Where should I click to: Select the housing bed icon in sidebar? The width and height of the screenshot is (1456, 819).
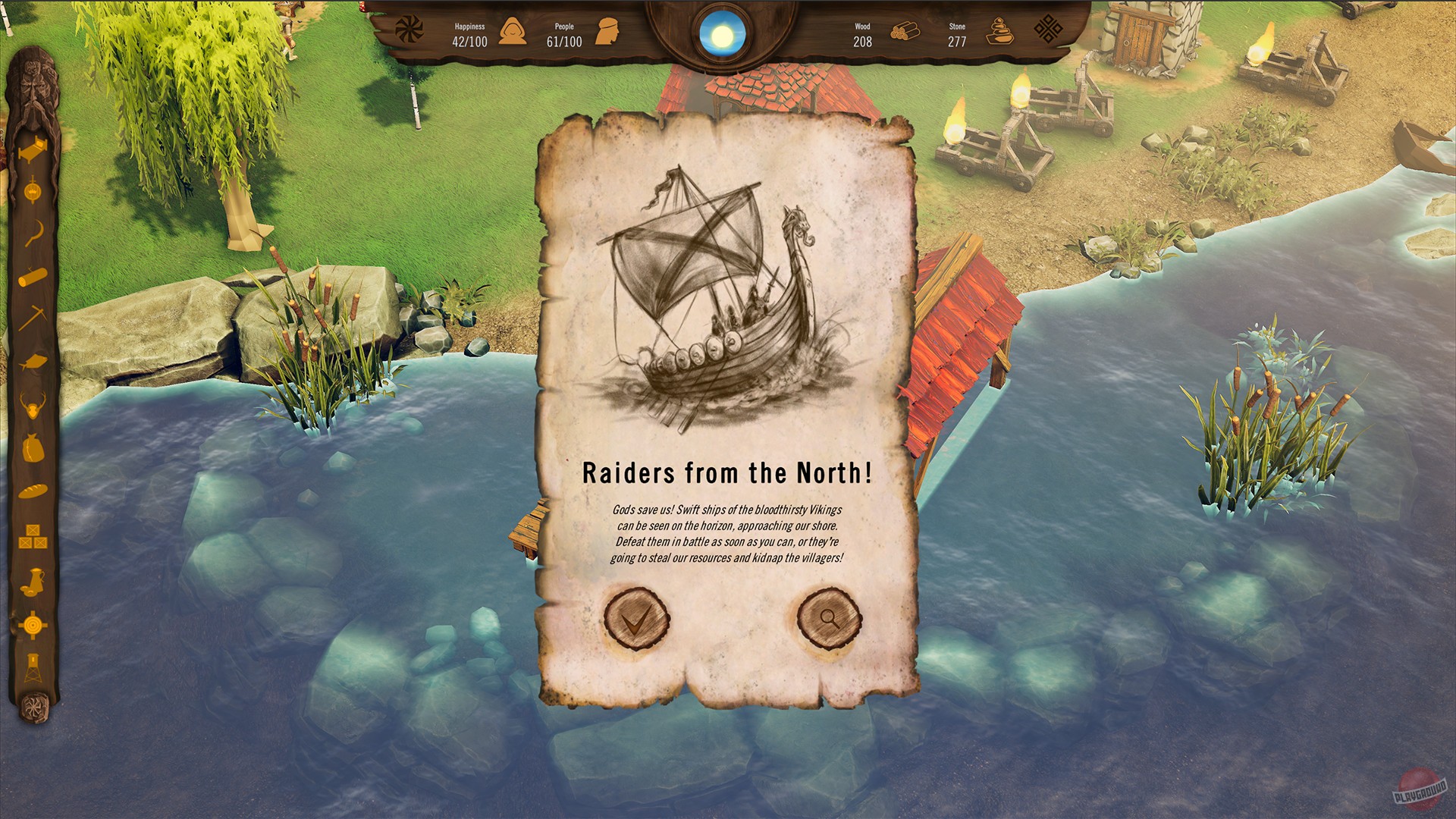point(33,149)
